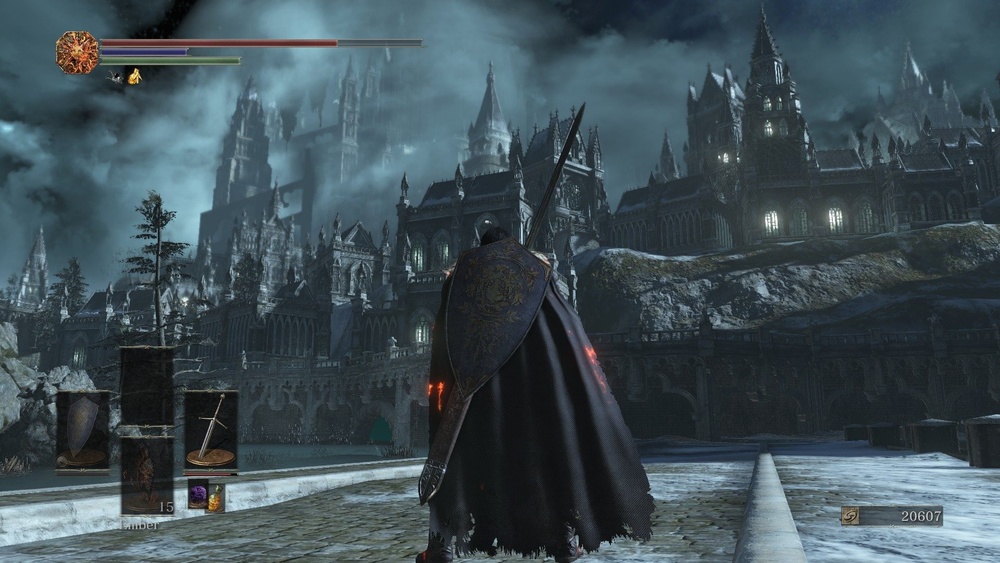Click the fiery covenant emblem

point(77,51)
